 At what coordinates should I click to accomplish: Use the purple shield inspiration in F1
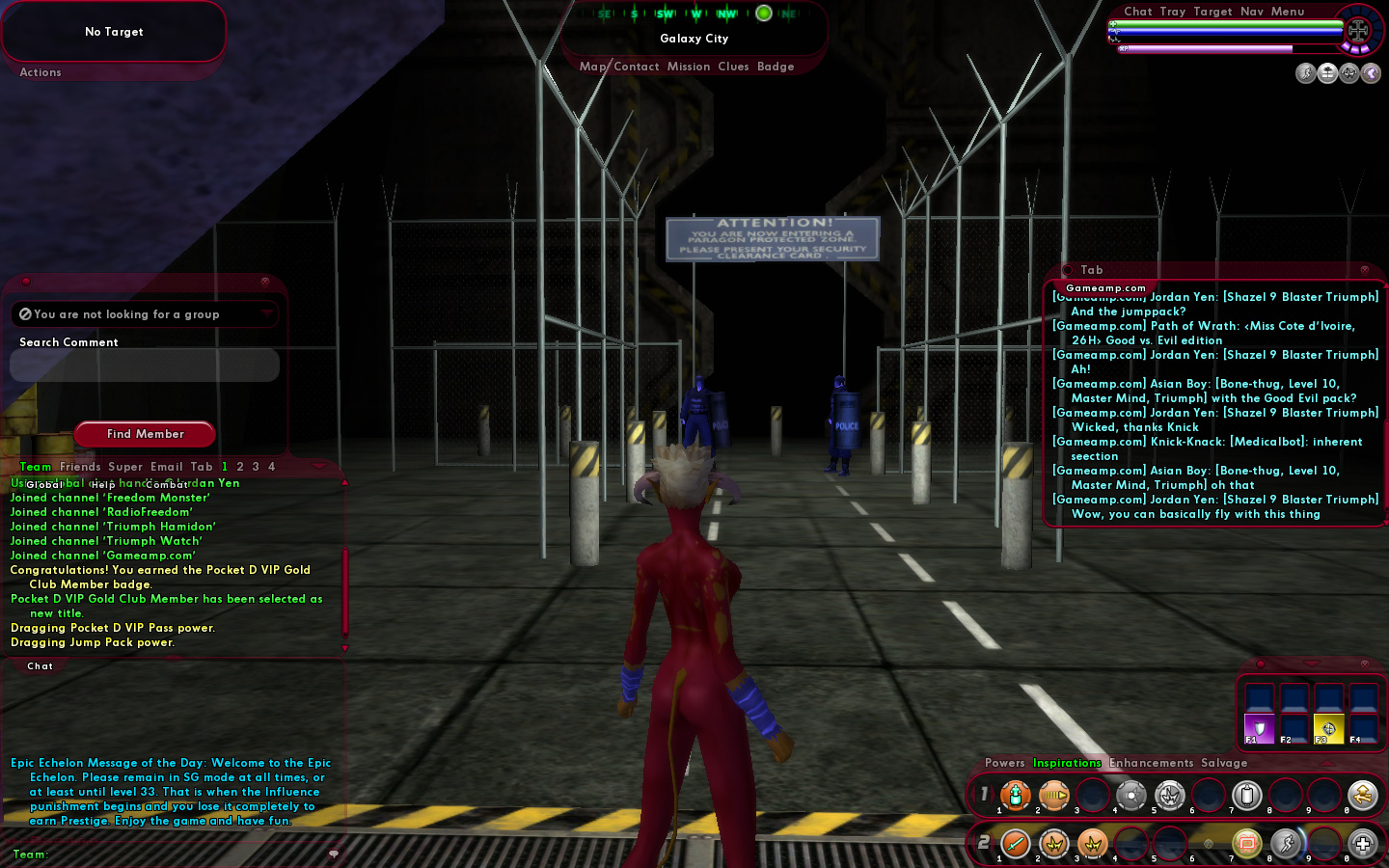tap(1259, 728)
